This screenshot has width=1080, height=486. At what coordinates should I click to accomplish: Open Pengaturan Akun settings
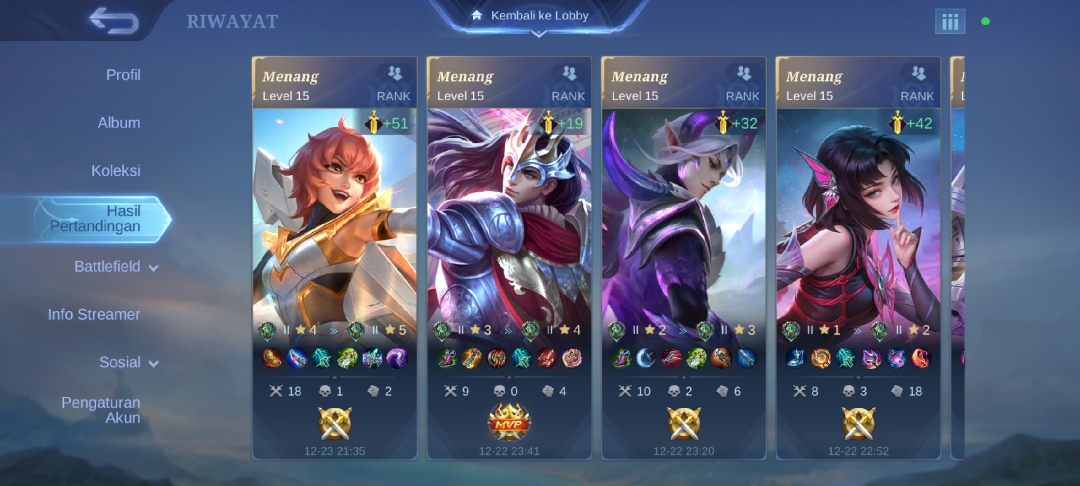(x=101, y=410)
